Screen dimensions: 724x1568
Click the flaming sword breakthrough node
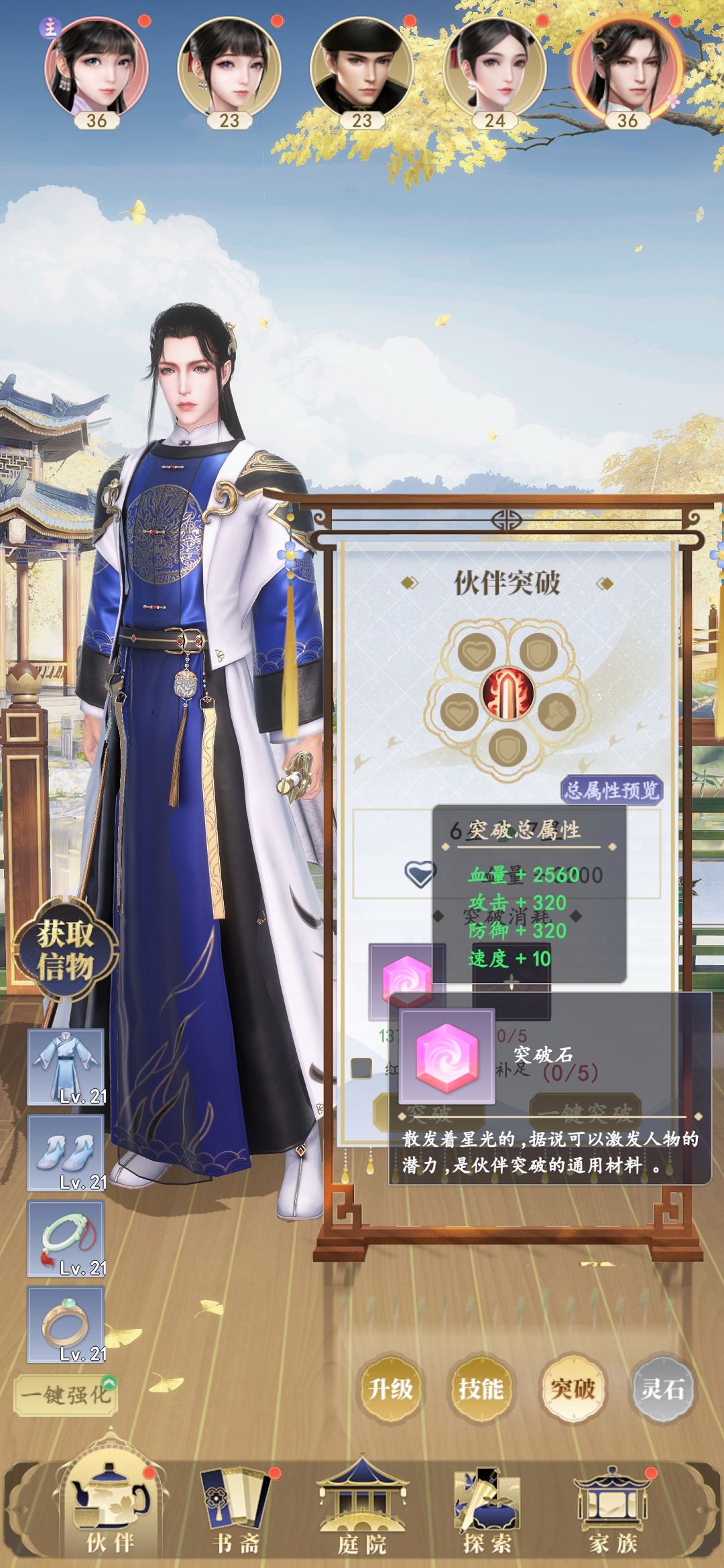click(x=507, y=692)
